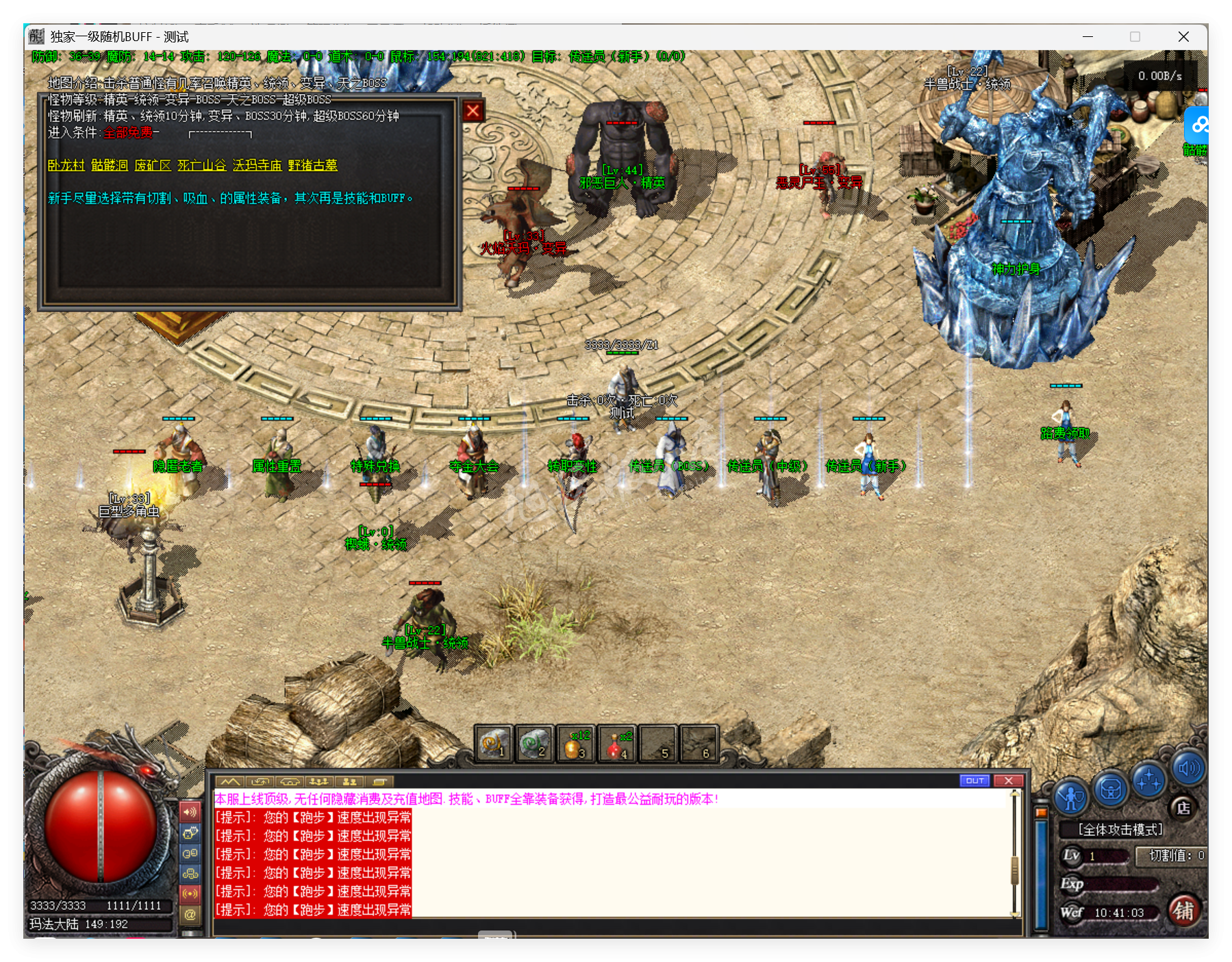Drink the red potion in slot 4

coord(616,744)
